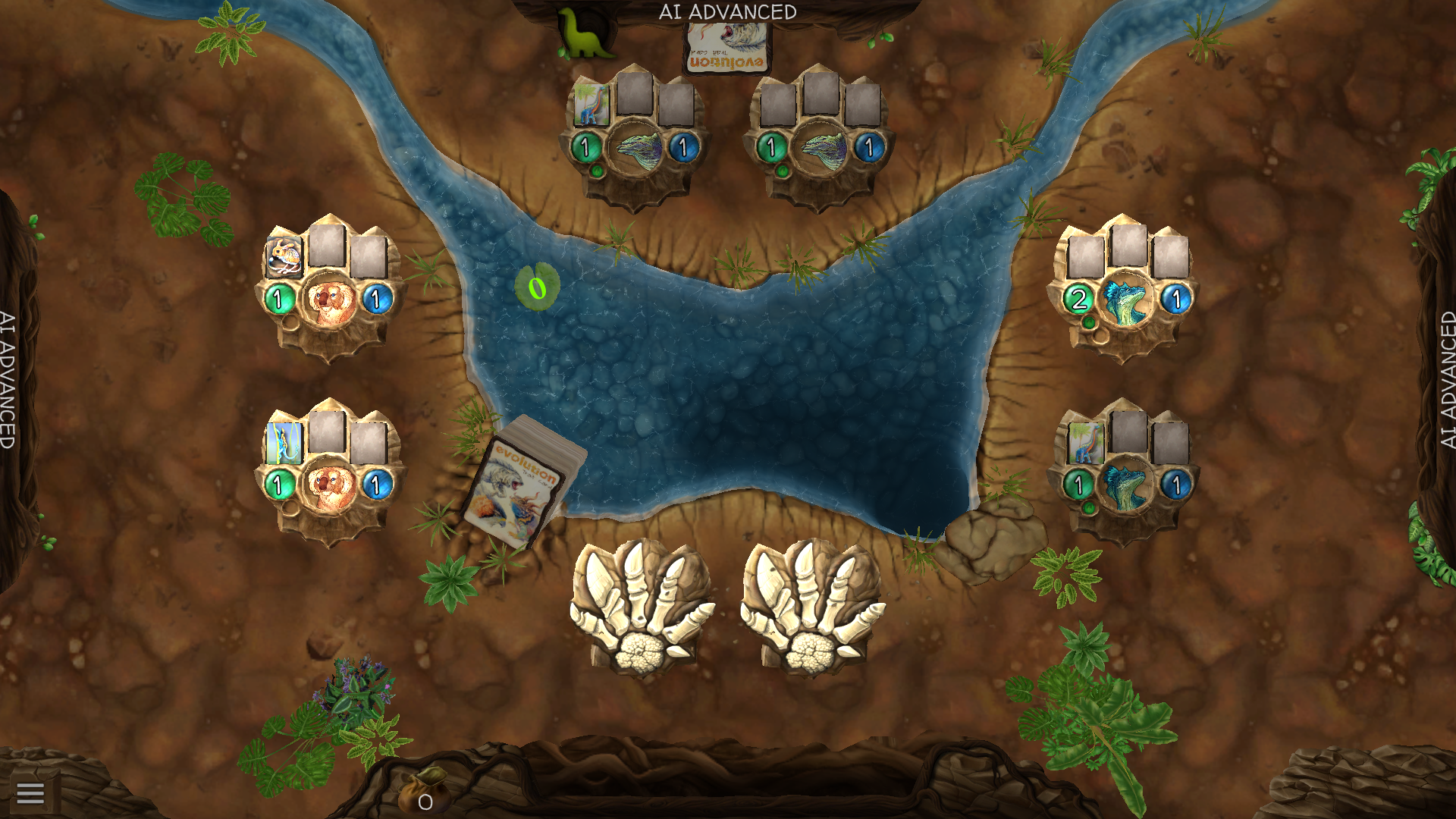Viewport: 1456px width, 819px height.
Task: Select the blue lizard trait card on the lower-left species
Action: [284, 445]
